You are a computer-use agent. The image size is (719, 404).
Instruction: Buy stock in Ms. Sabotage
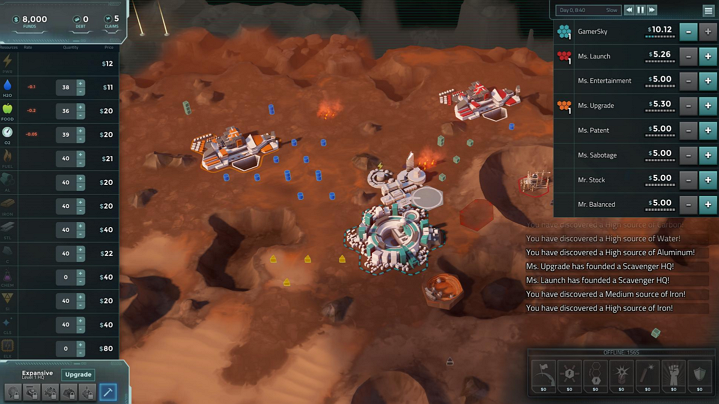click(708, 155)
